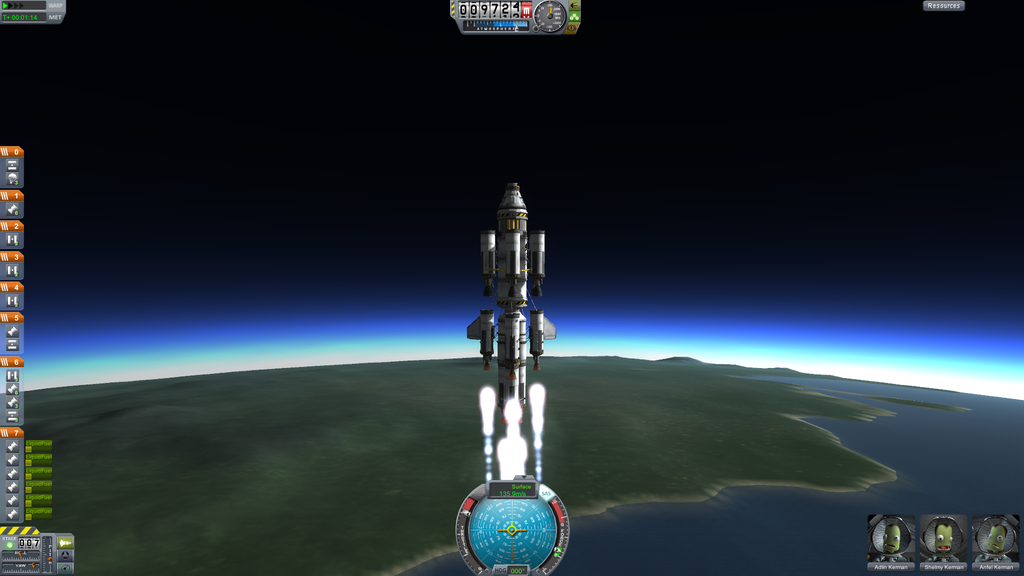Click the SAS indicator on the navball

[x=546, y=494]
